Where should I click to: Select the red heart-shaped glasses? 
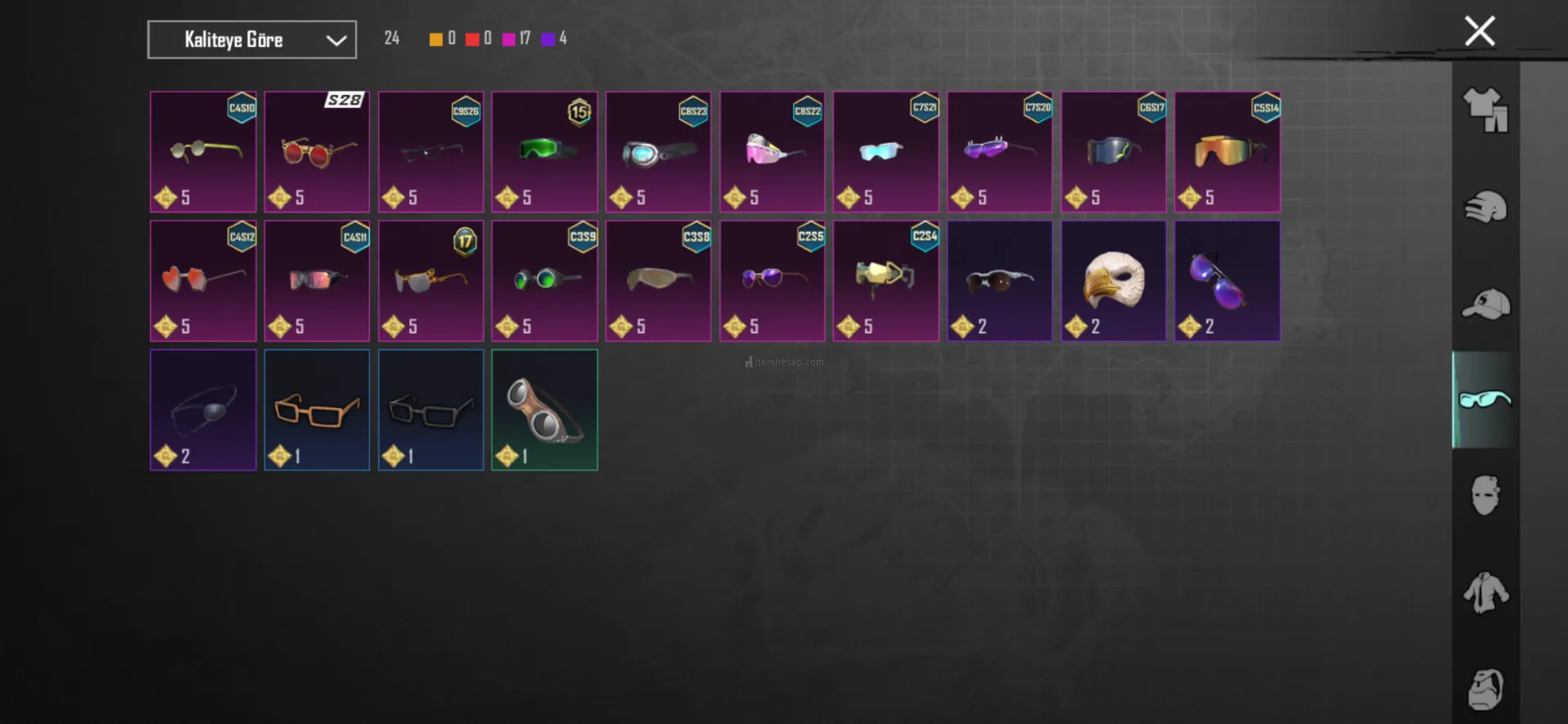click(203, 281)
